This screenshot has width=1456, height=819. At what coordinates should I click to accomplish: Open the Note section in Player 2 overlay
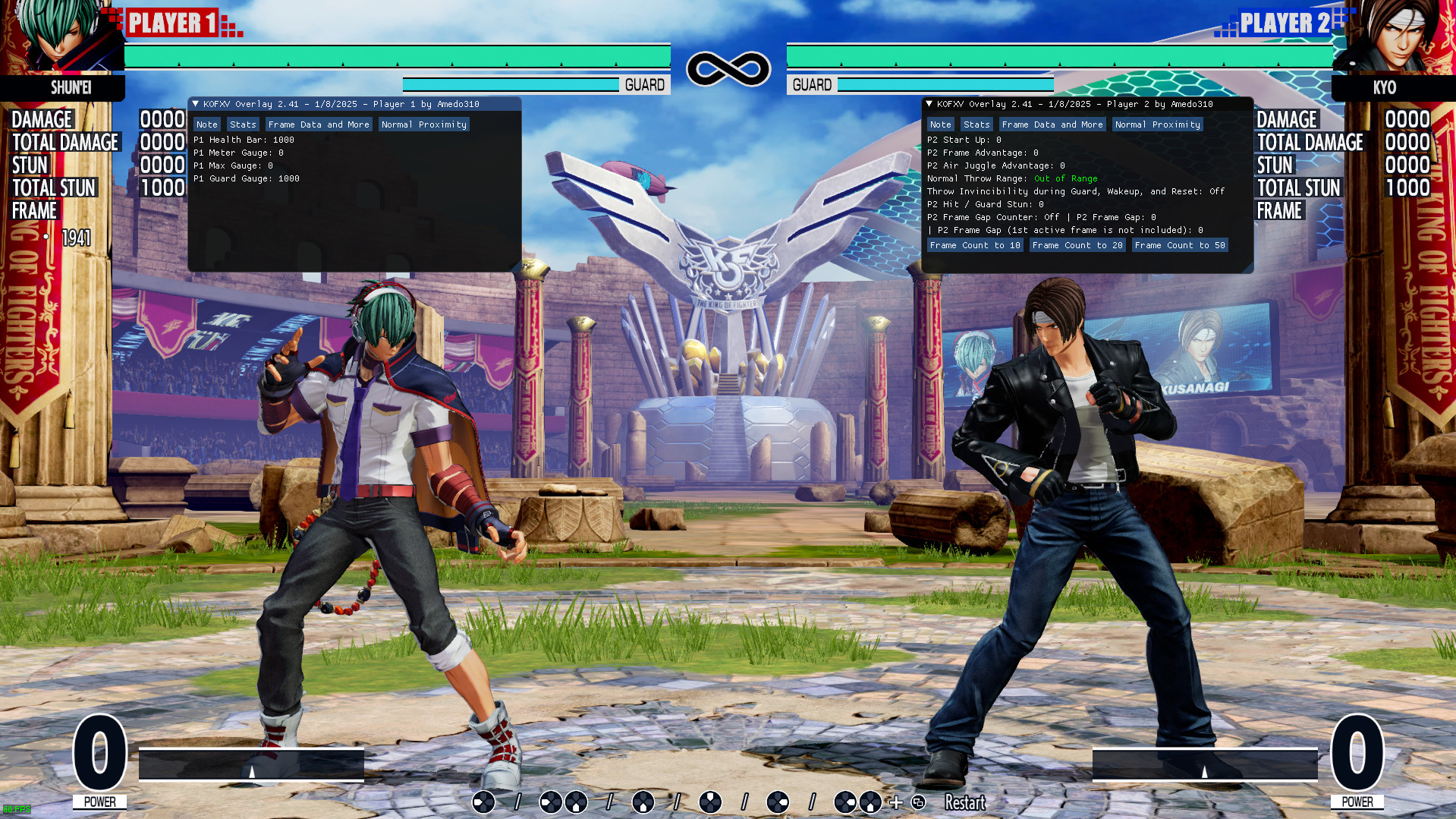tap(940, 124)
